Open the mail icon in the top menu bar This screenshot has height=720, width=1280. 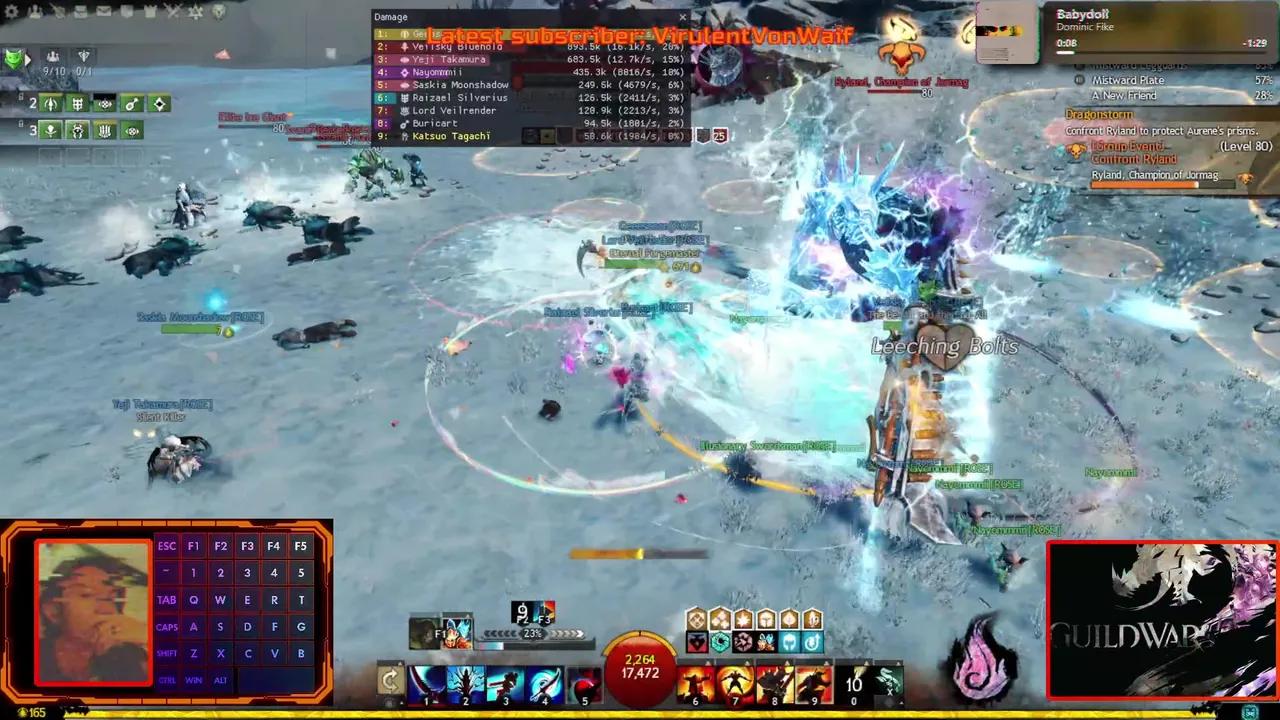point(104,12)
